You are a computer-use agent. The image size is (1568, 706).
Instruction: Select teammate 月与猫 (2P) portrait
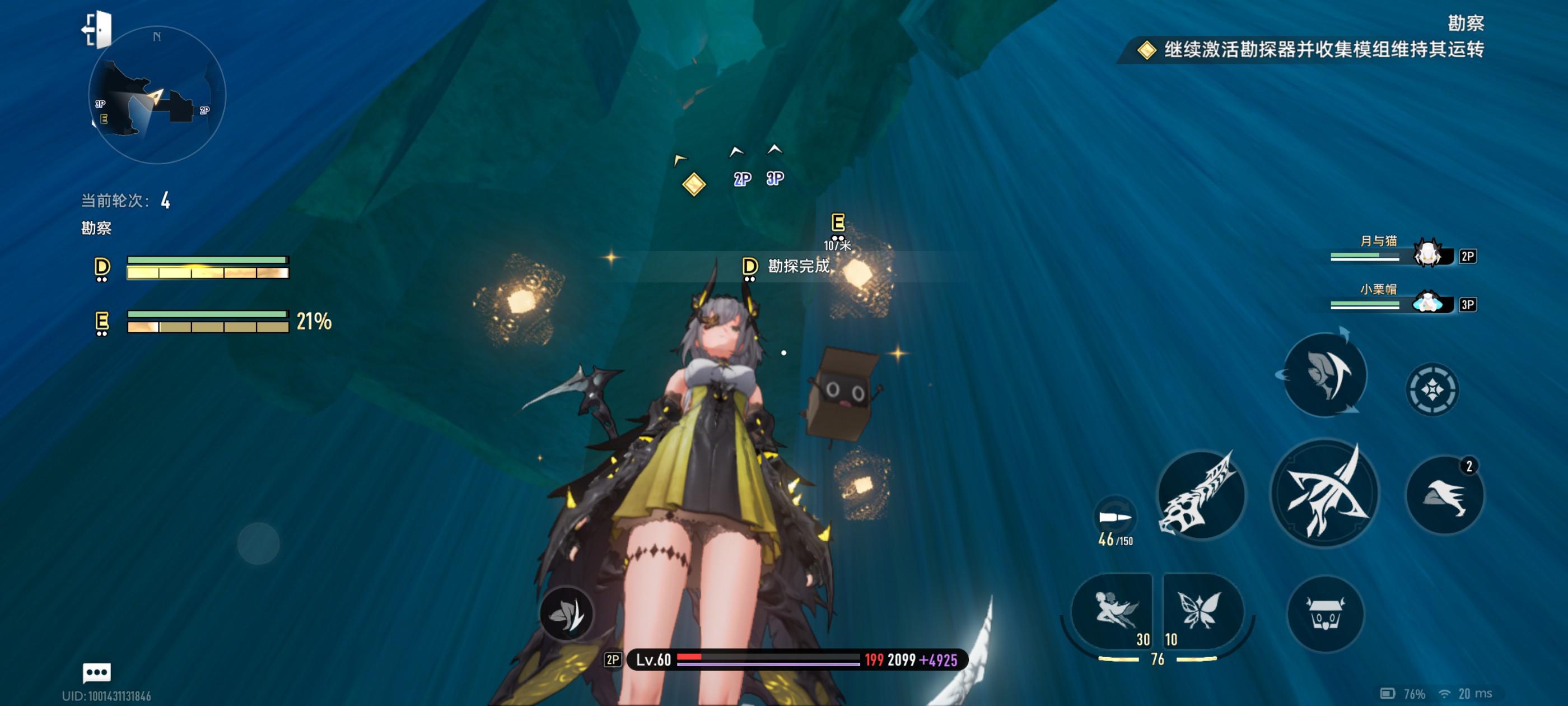pos(1427,254)
